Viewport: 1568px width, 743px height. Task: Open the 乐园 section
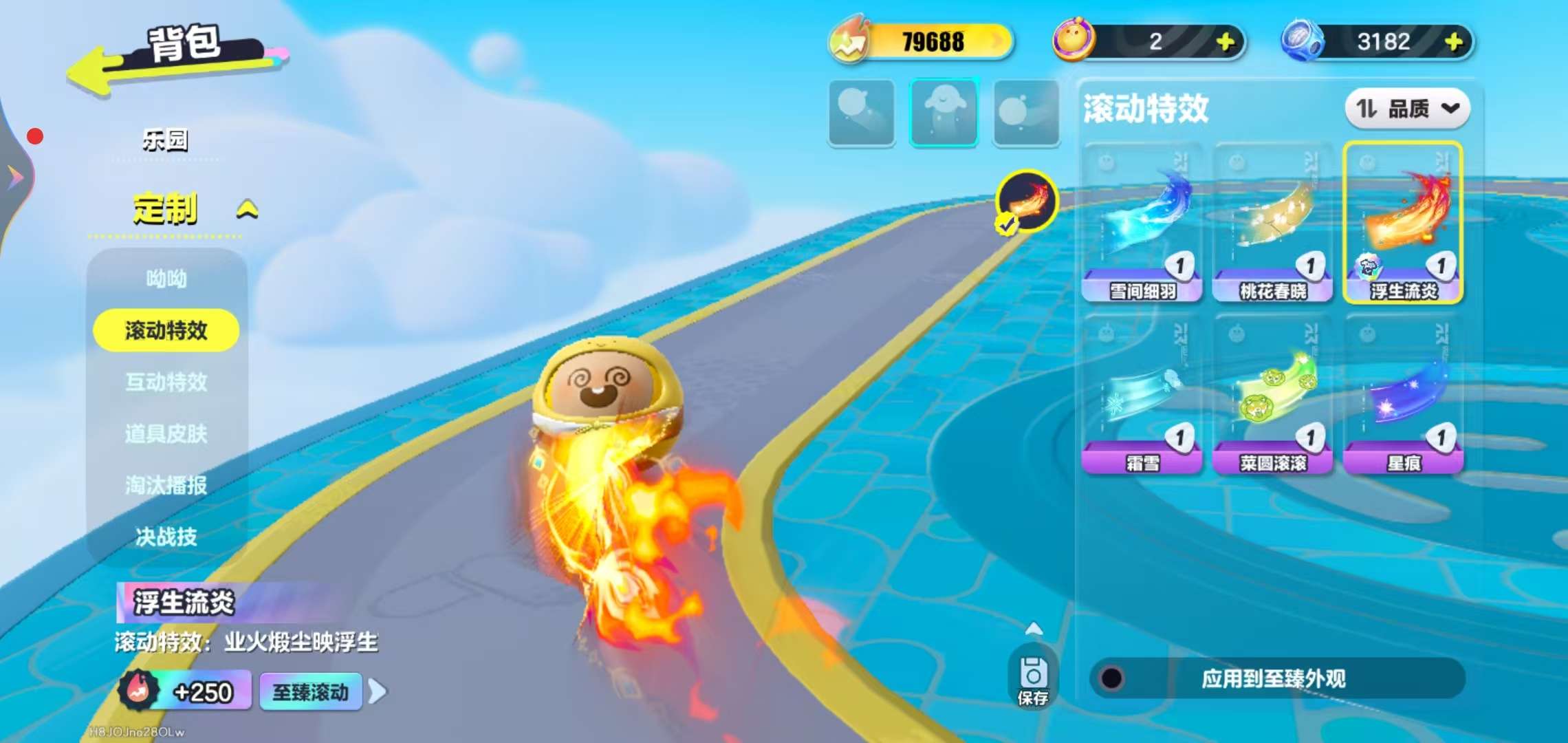165,140
